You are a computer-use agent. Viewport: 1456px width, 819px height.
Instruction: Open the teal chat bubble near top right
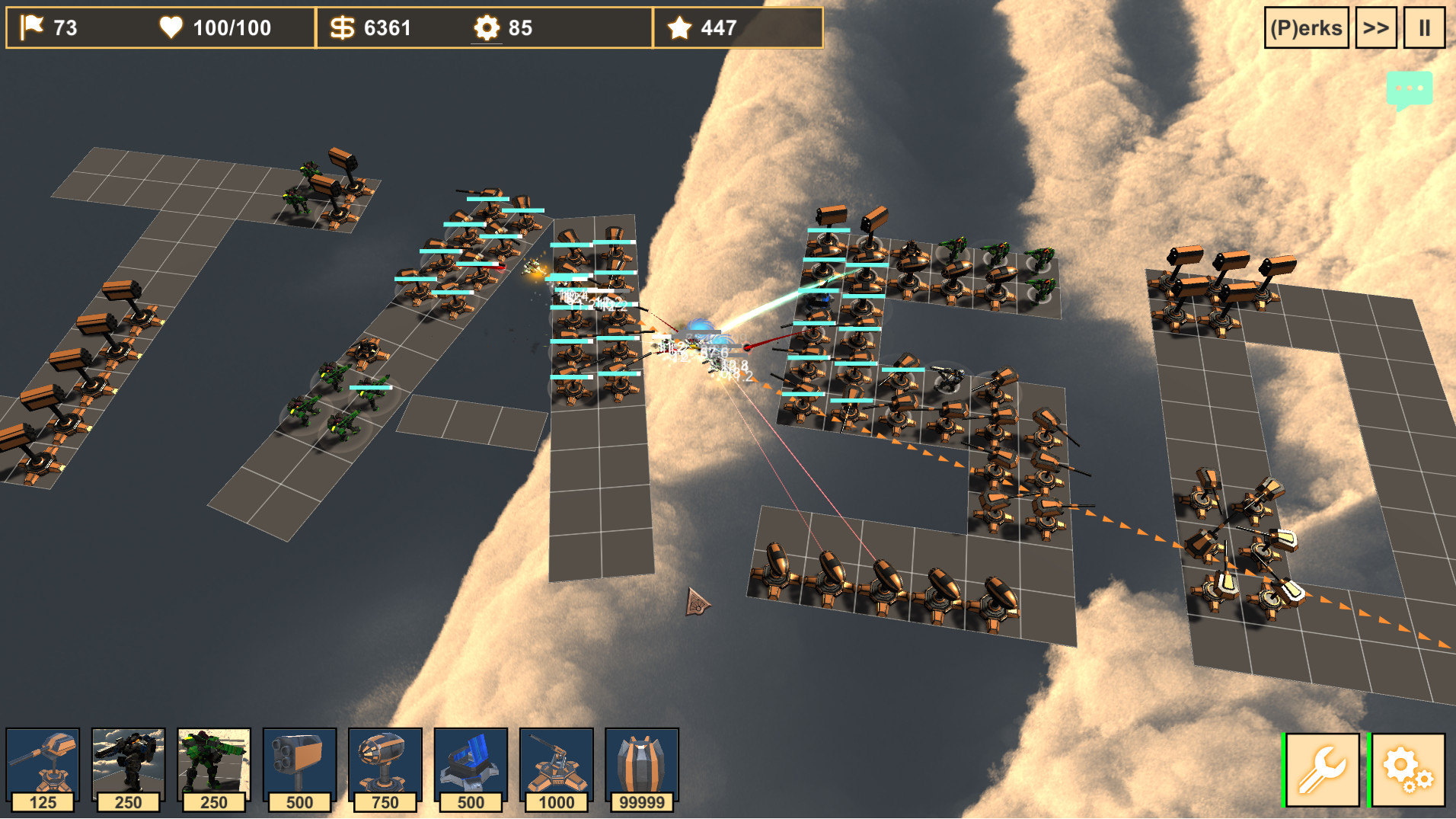(x=1410, y=90)
